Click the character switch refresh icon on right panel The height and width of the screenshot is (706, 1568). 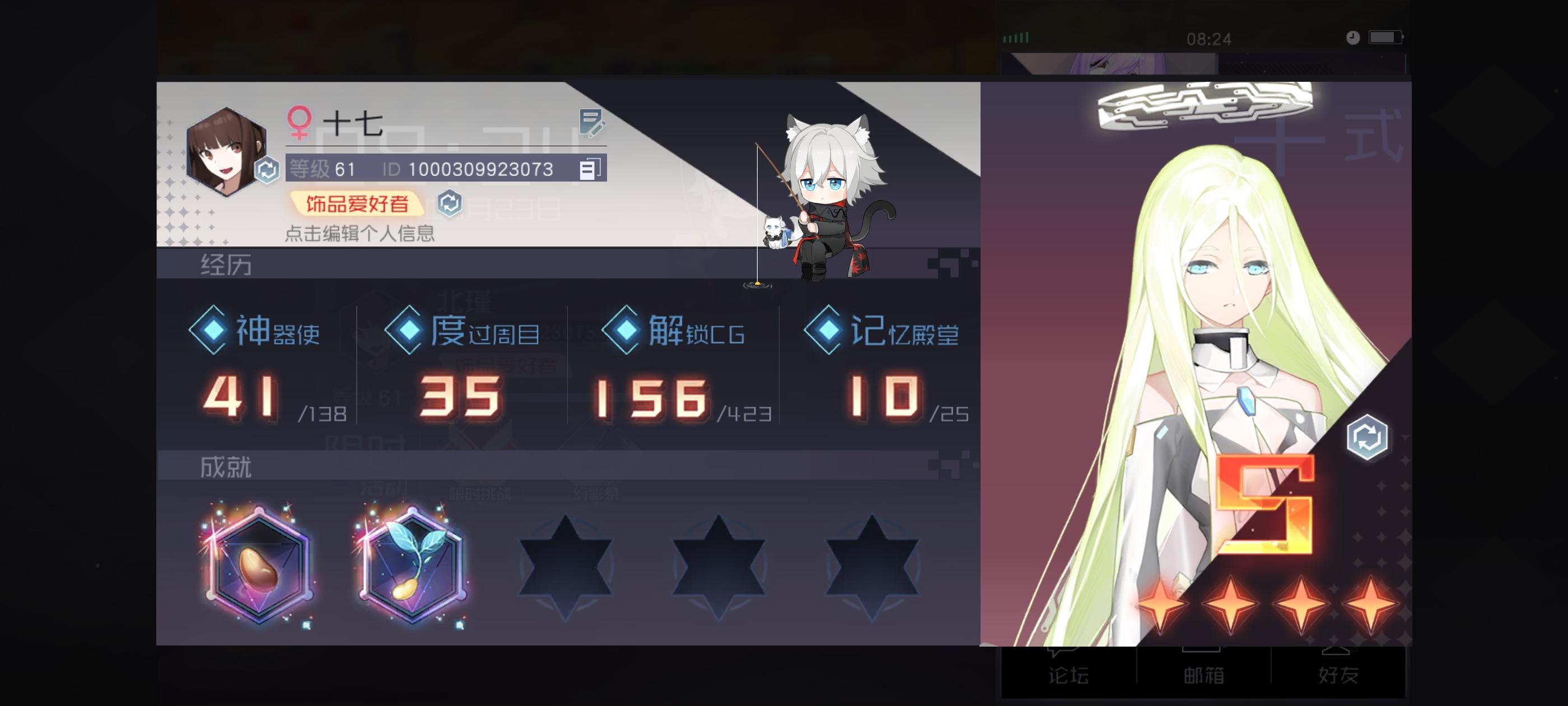pyautogui.click(x=1367, y=438)
